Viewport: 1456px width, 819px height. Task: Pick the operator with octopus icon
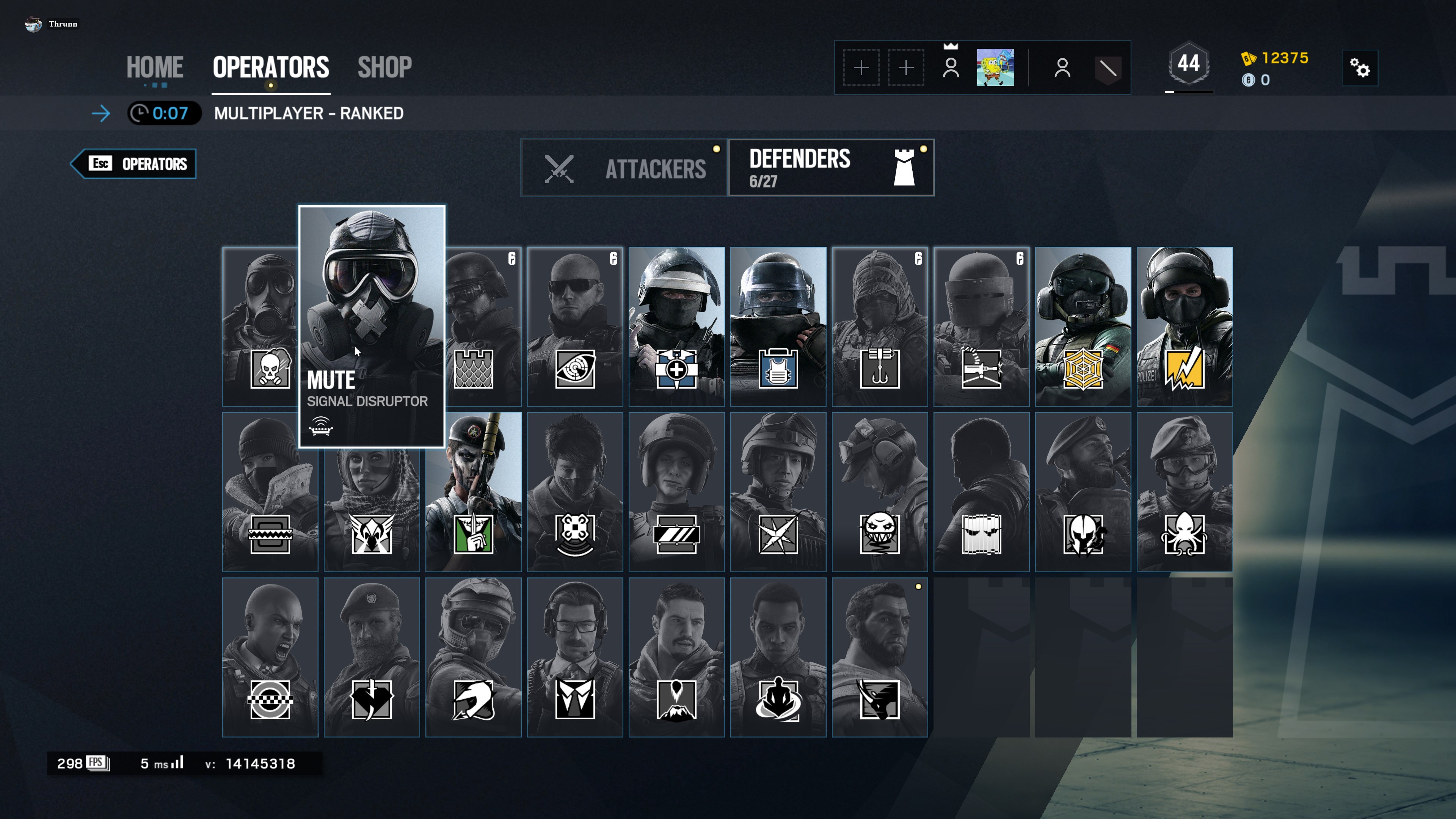coord(1184,492)
